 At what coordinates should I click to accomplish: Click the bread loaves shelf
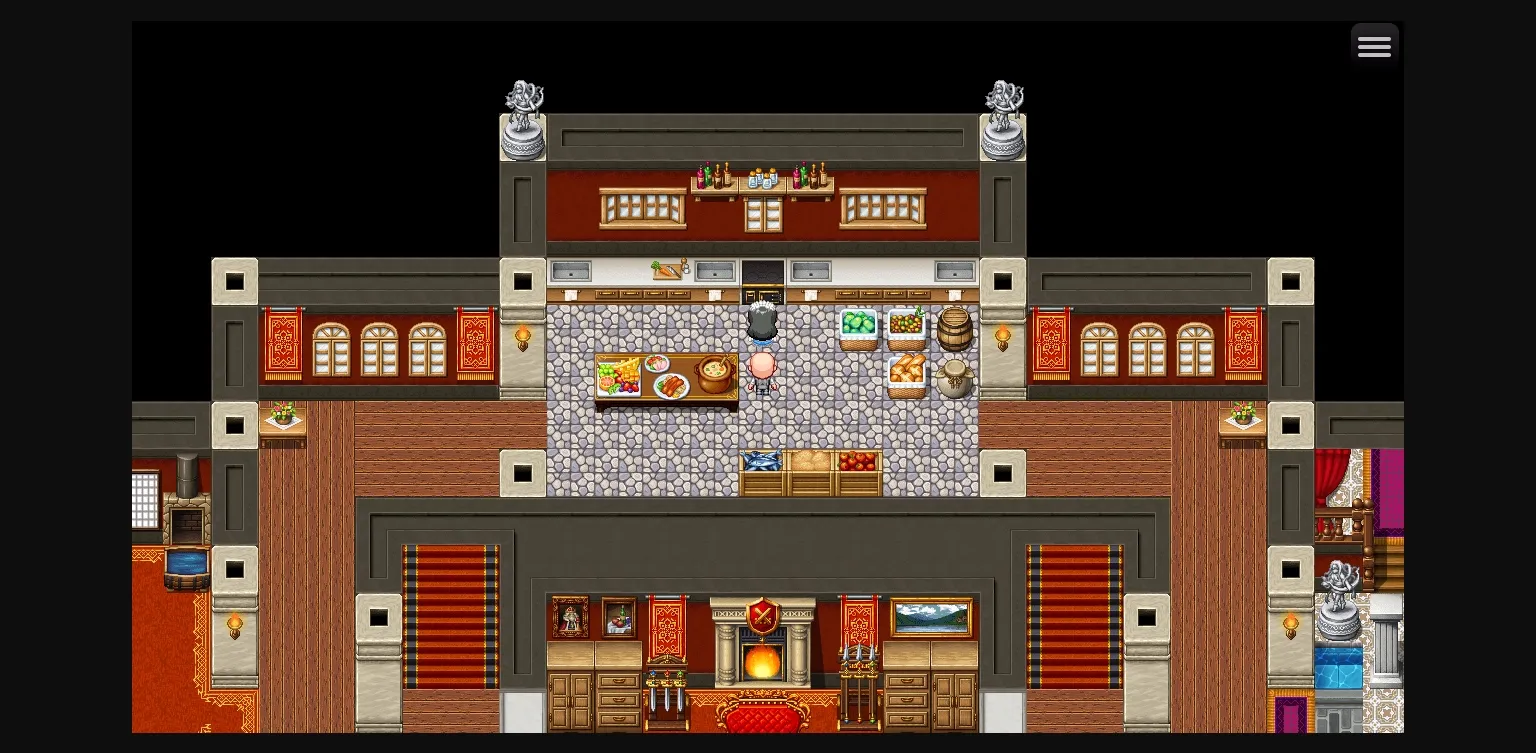pos(906,372)
